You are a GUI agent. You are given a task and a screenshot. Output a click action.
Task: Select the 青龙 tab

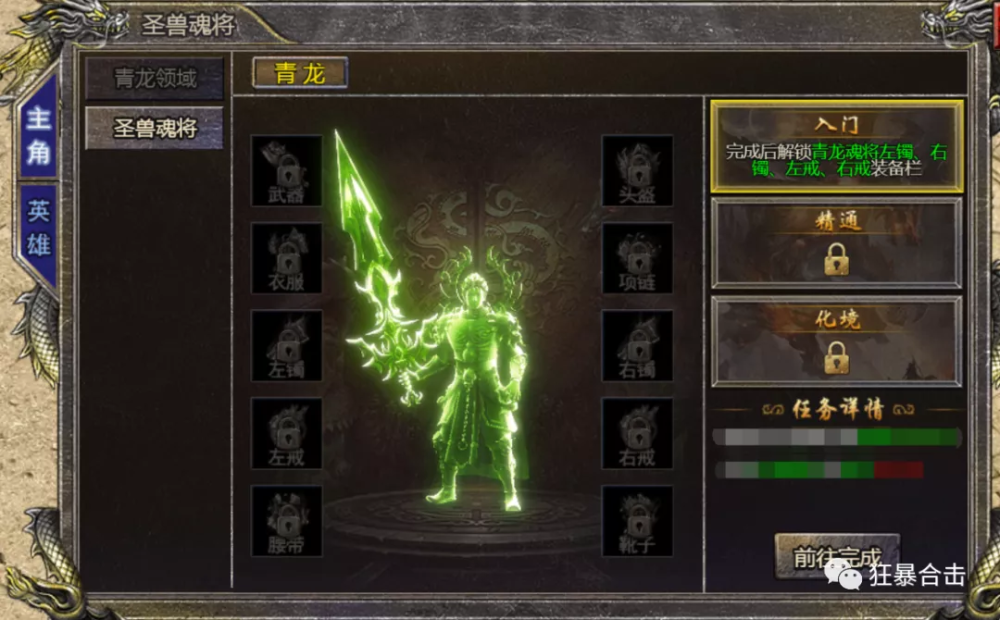click(300, 73)
